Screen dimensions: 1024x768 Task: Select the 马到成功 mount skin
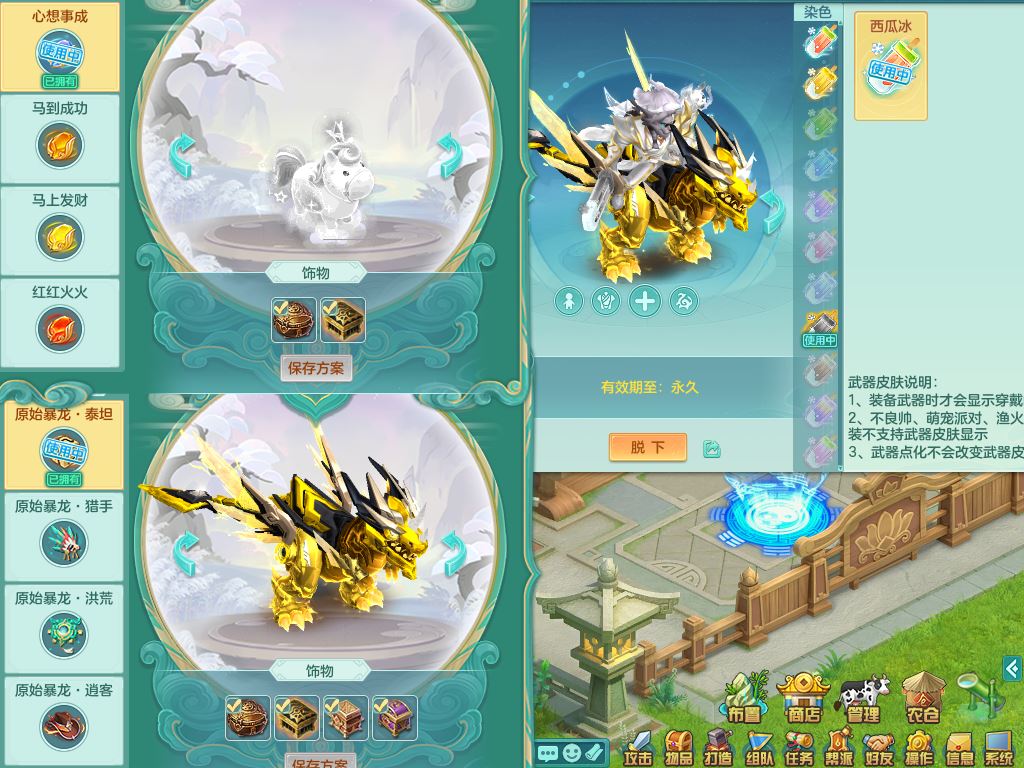click(x=60, y=138)
